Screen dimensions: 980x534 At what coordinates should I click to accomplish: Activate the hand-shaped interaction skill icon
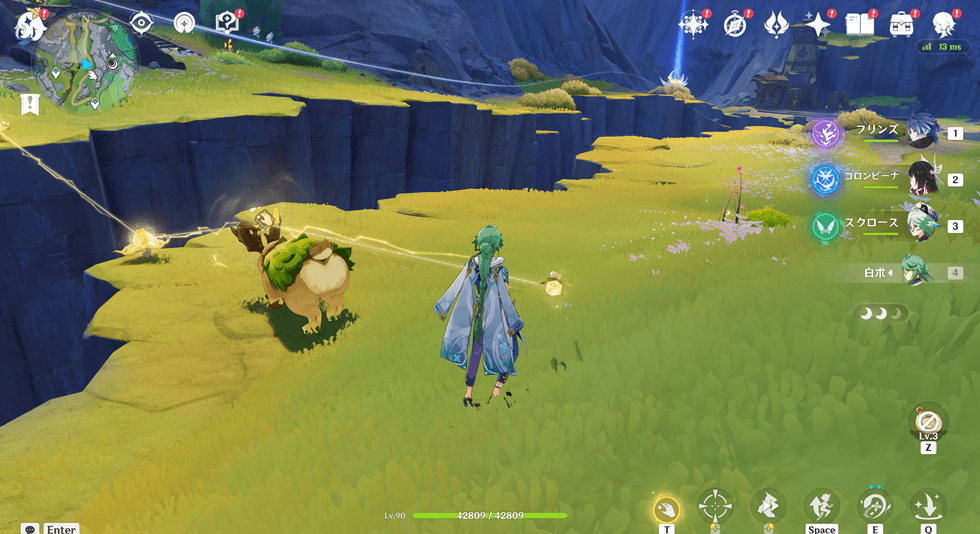(666, 509)
